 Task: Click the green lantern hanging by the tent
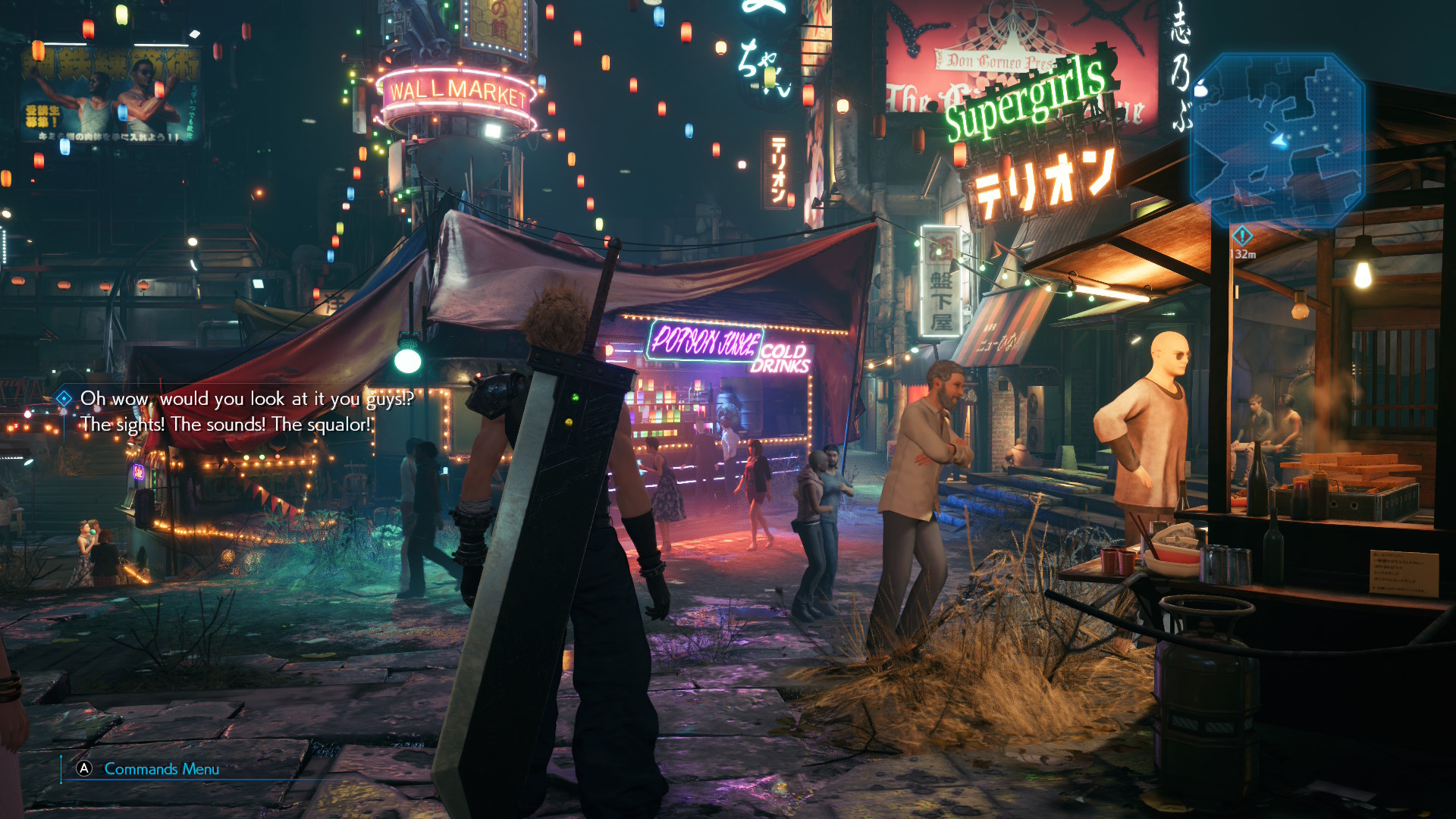[x=407, y=362]
